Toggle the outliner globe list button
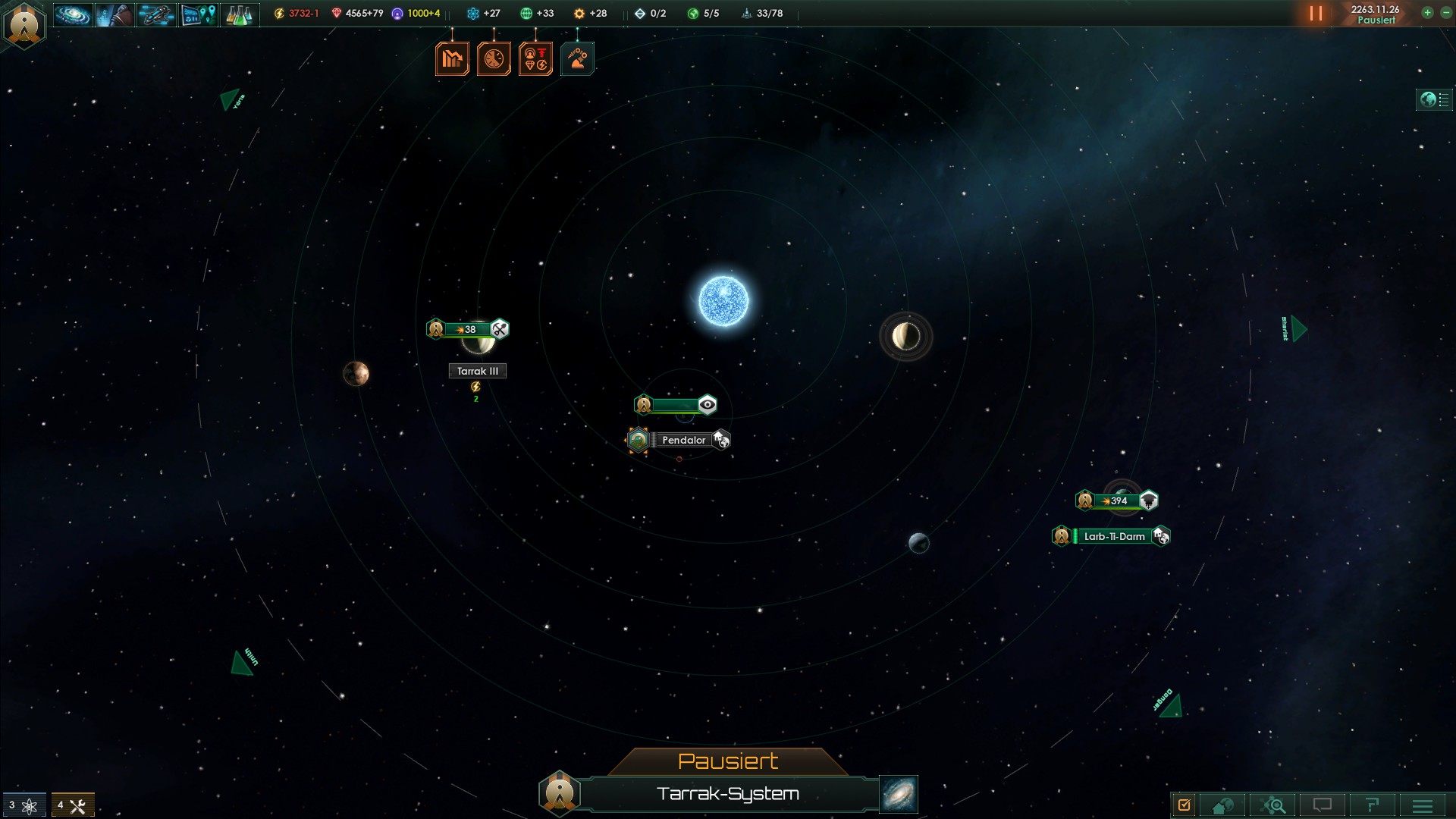 point(1434,99)
